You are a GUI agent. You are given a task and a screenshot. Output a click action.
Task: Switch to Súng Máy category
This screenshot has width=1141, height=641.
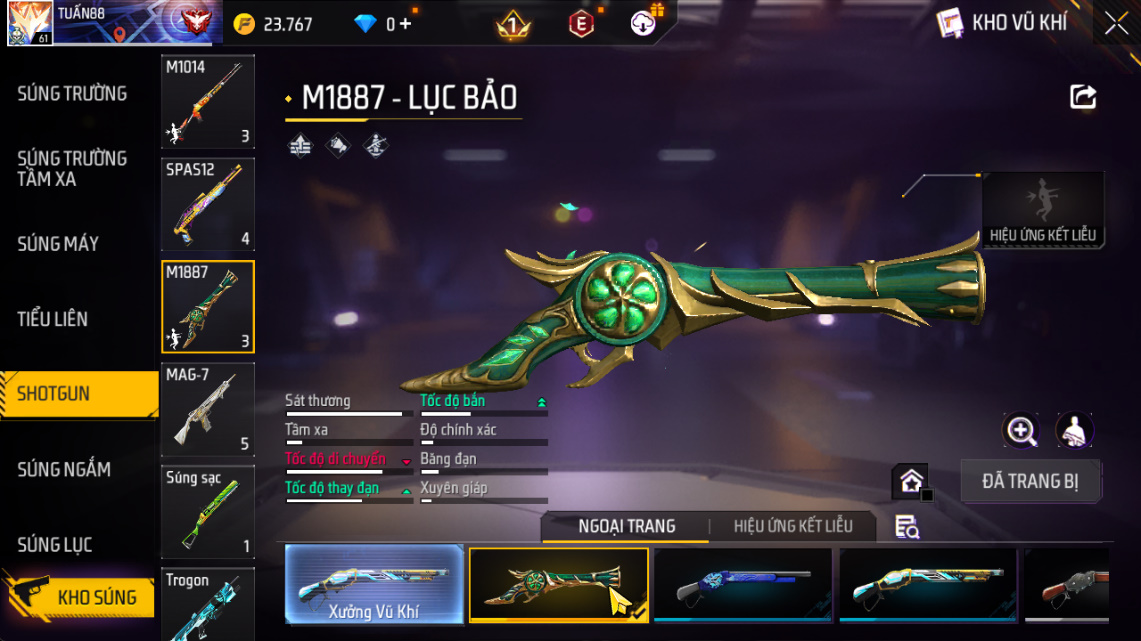point(58,244)
